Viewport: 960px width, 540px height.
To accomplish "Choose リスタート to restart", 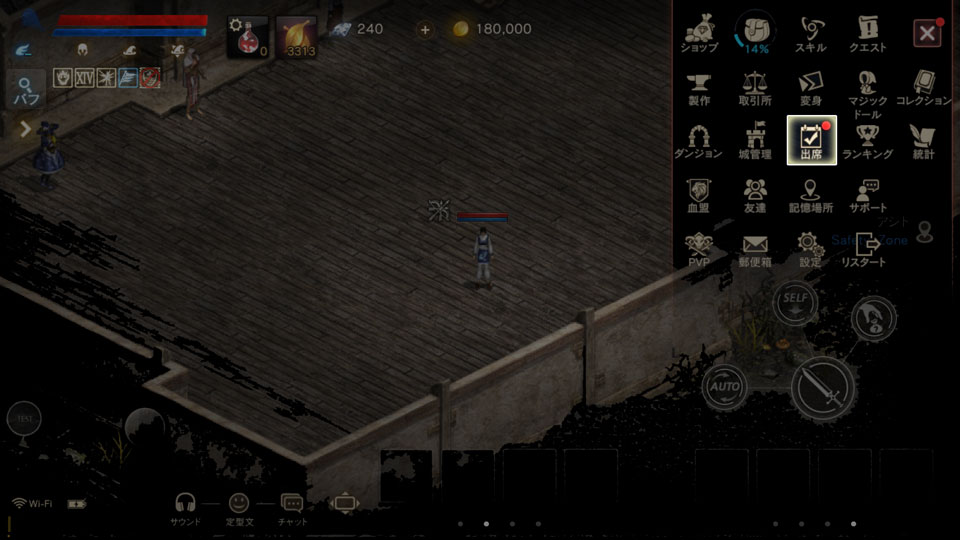I will point(864,248).
